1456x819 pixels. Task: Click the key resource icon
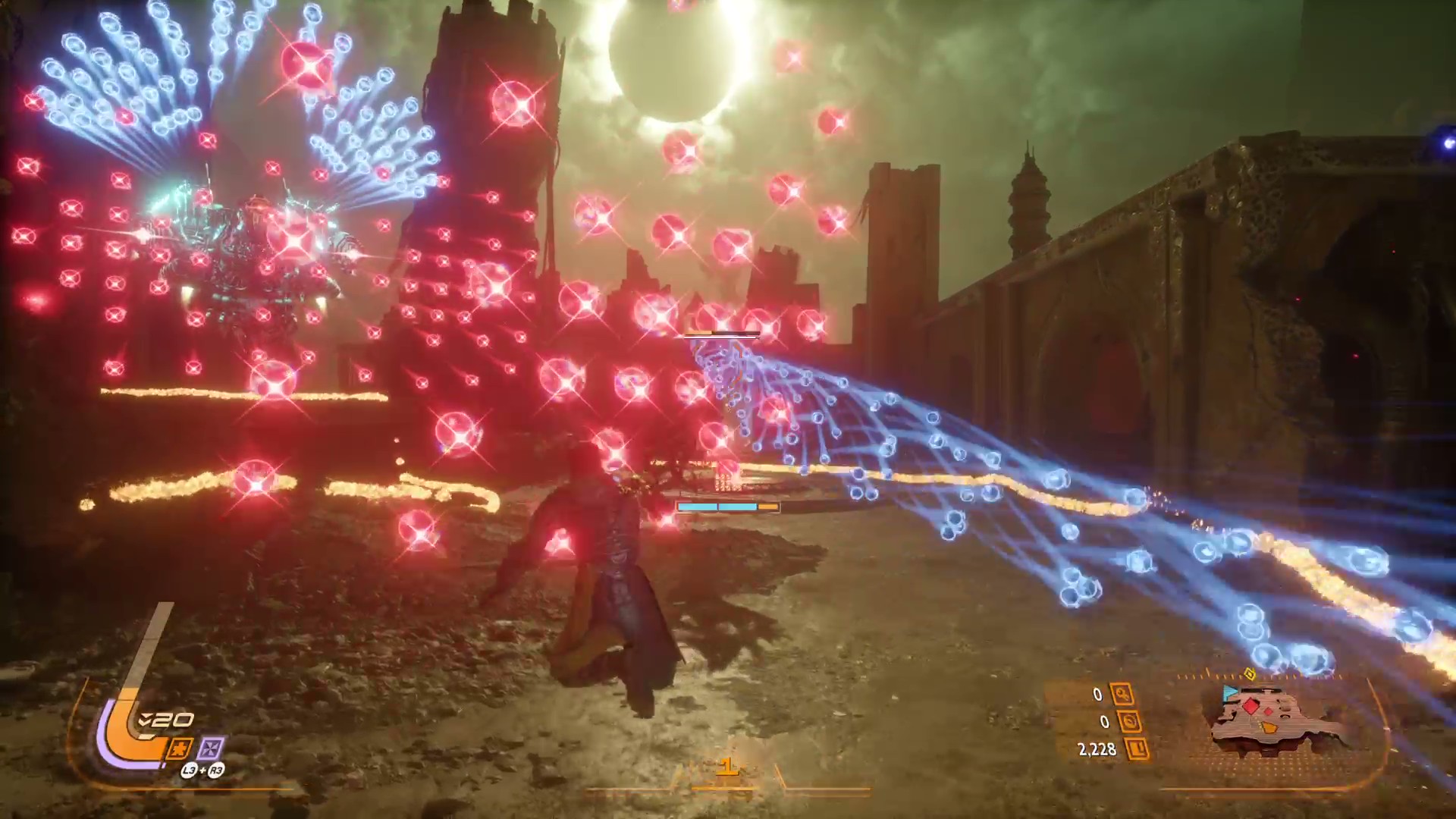point(1122,694)
